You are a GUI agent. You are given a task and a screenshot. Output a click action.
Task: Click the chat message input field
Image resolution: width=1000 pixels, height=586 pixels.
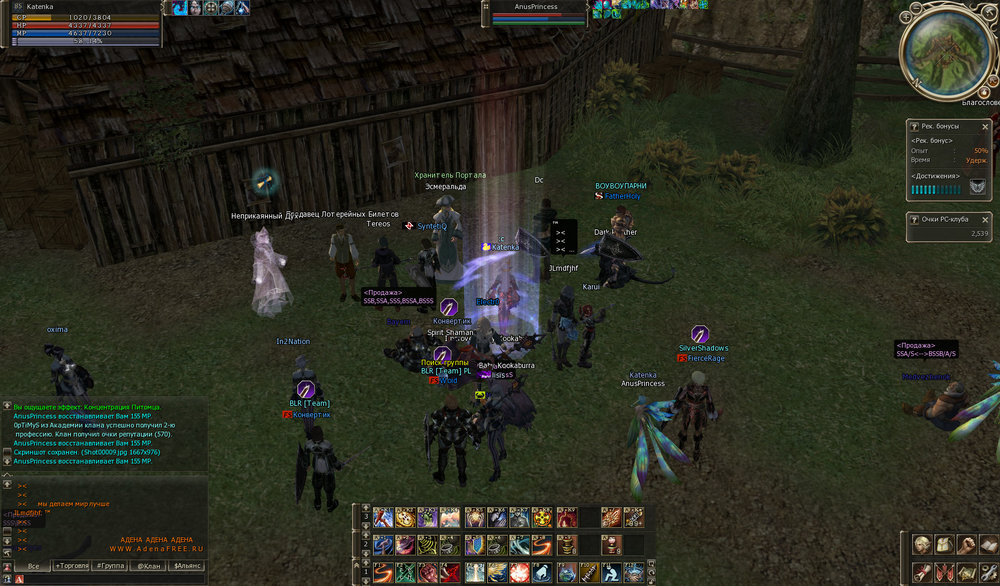click(110, 579)
